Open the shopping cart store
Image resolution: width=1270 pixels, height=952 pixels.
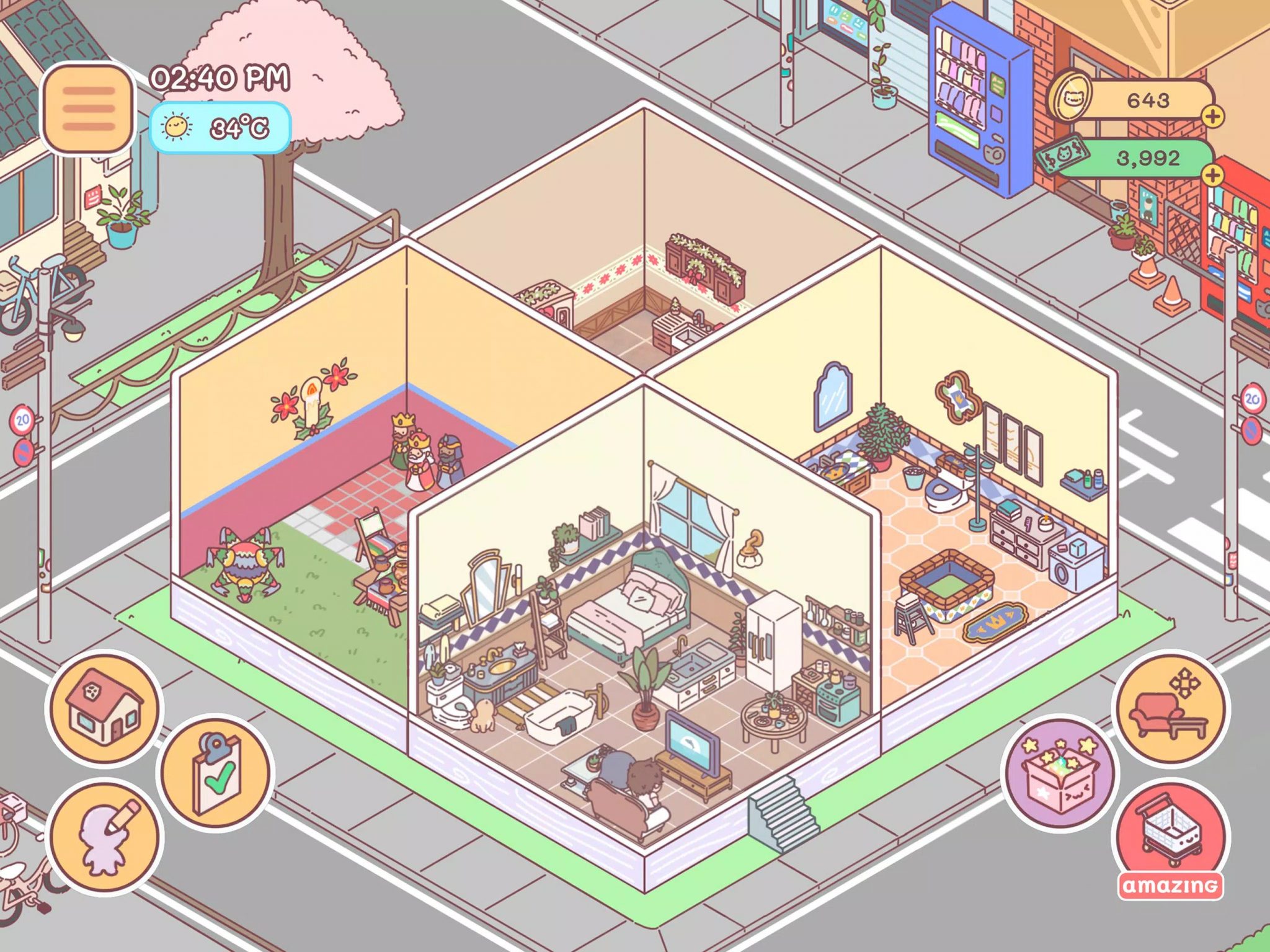[x=1171, y=835]
